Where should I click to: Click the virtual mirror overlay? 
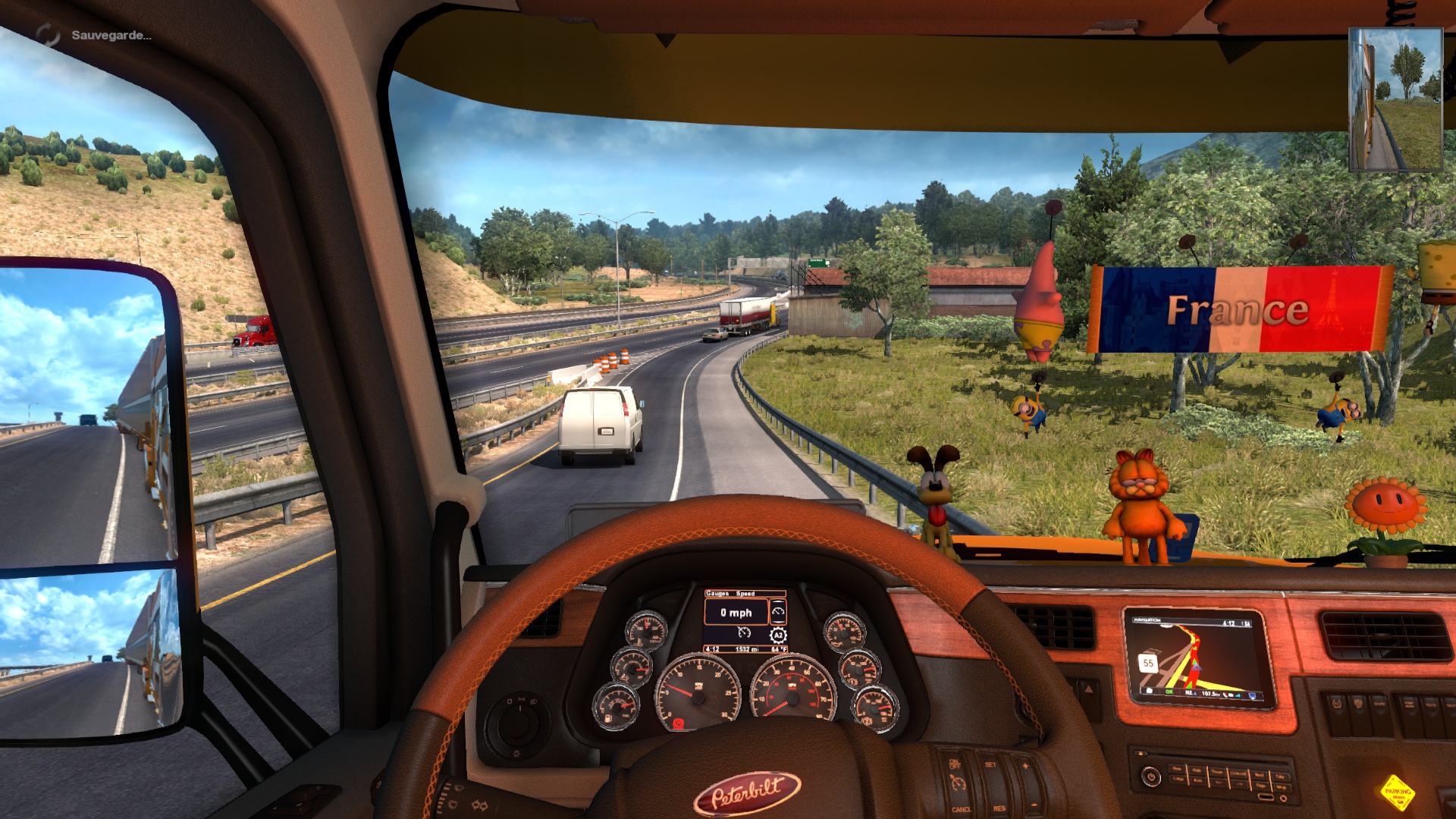(x=1395, y=99)
